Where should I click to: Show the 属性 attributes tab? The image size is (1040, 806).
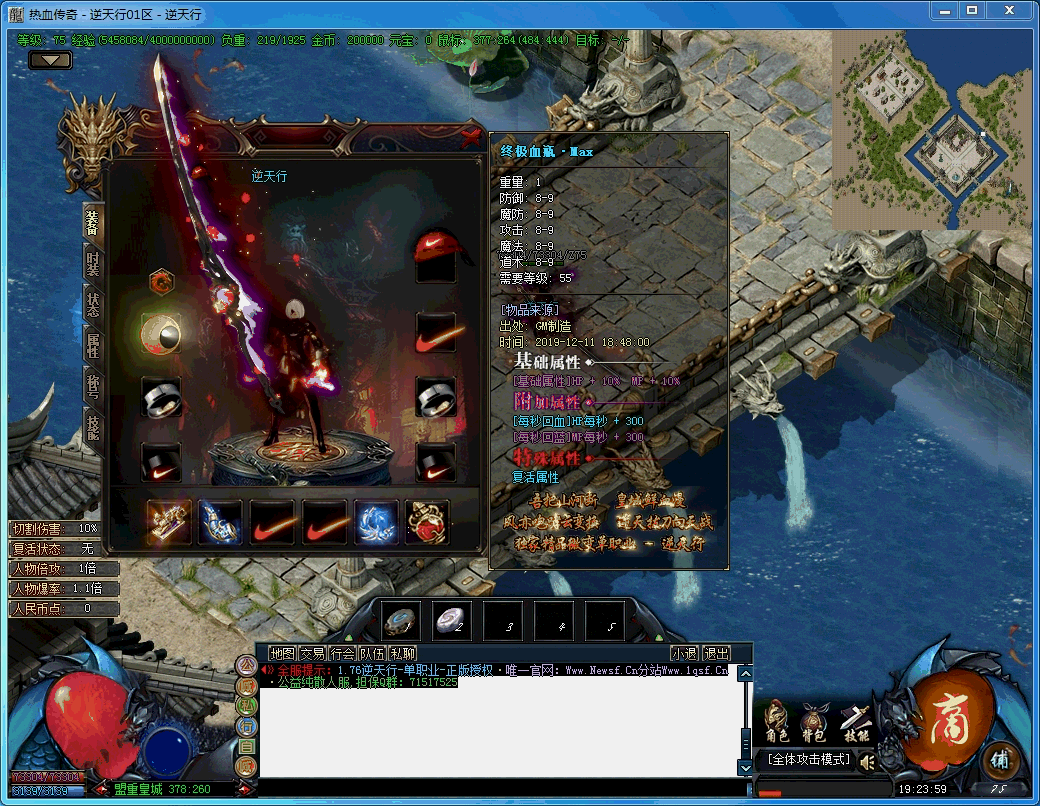93,345
